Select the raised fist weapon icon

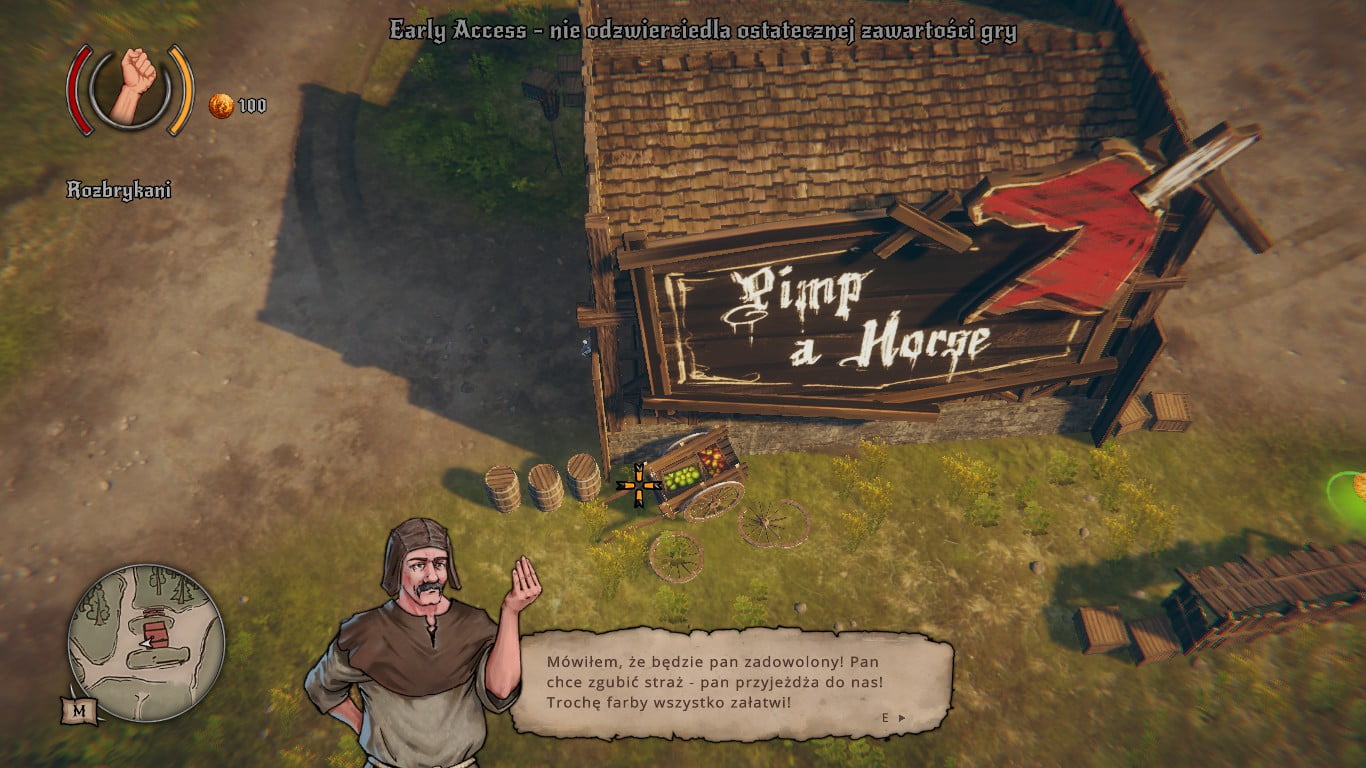131,87
